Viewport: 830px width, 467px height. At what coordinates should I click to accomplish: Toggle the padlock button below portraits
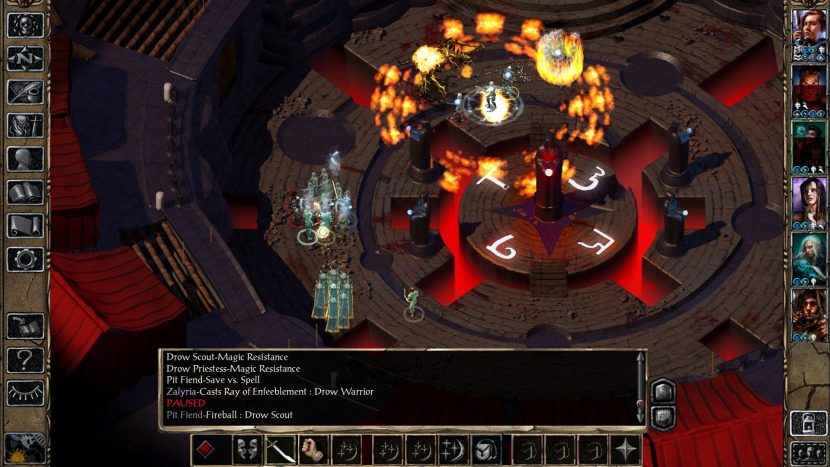pyautogui.click(x=808, y=422)
